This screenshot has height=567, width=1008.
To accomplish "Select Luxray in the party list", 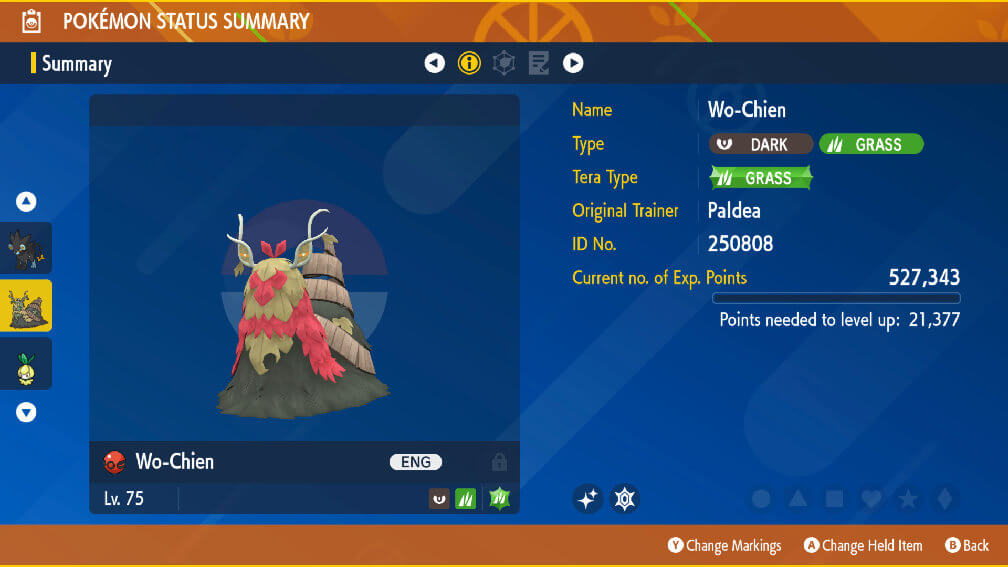I will coord(26,248).
